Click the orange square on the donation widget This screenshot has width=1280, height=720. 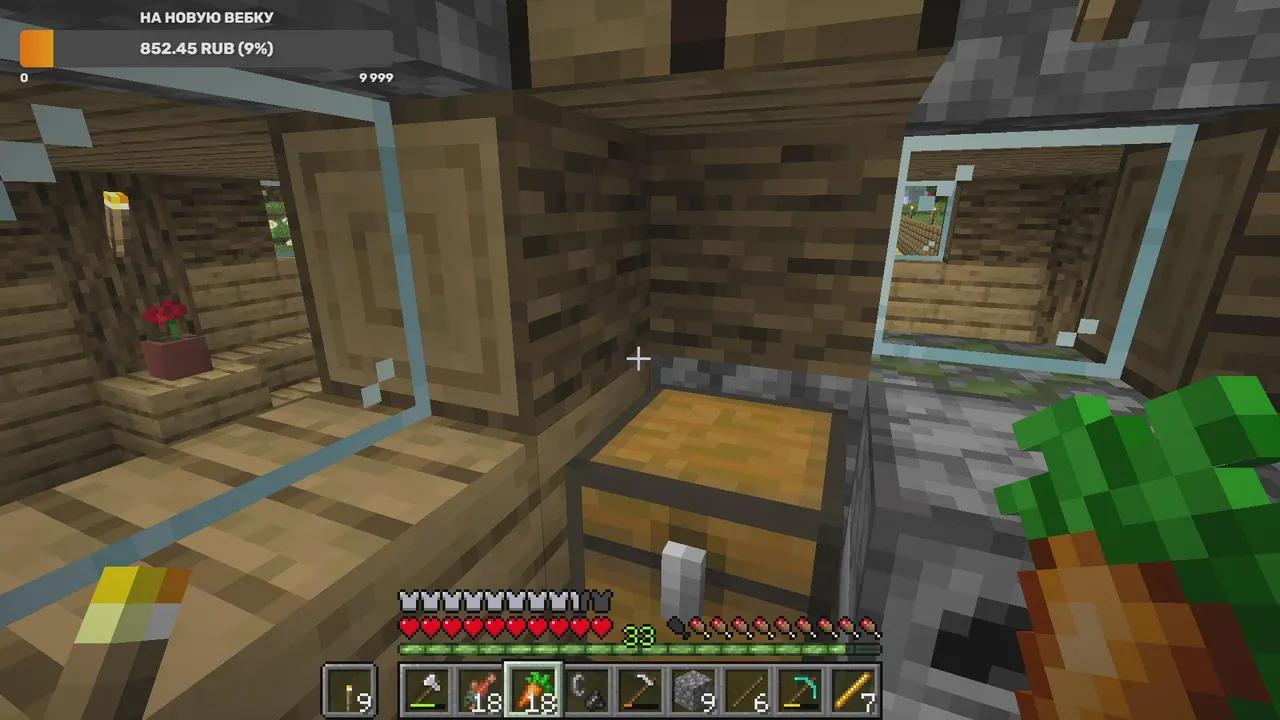36,48
